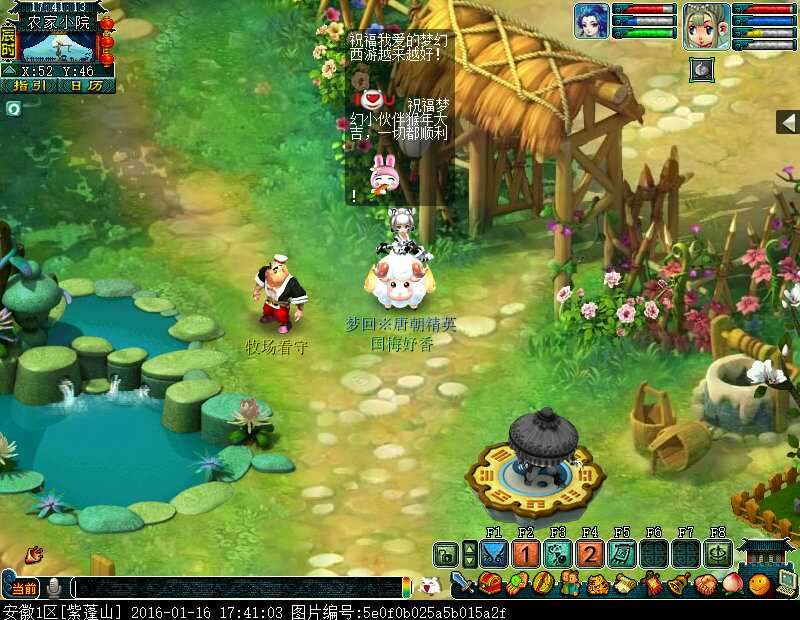Open the treasure chest inventory icon
Image resolution: width=800 pixels, height=620 pixels.
point(490,583)
